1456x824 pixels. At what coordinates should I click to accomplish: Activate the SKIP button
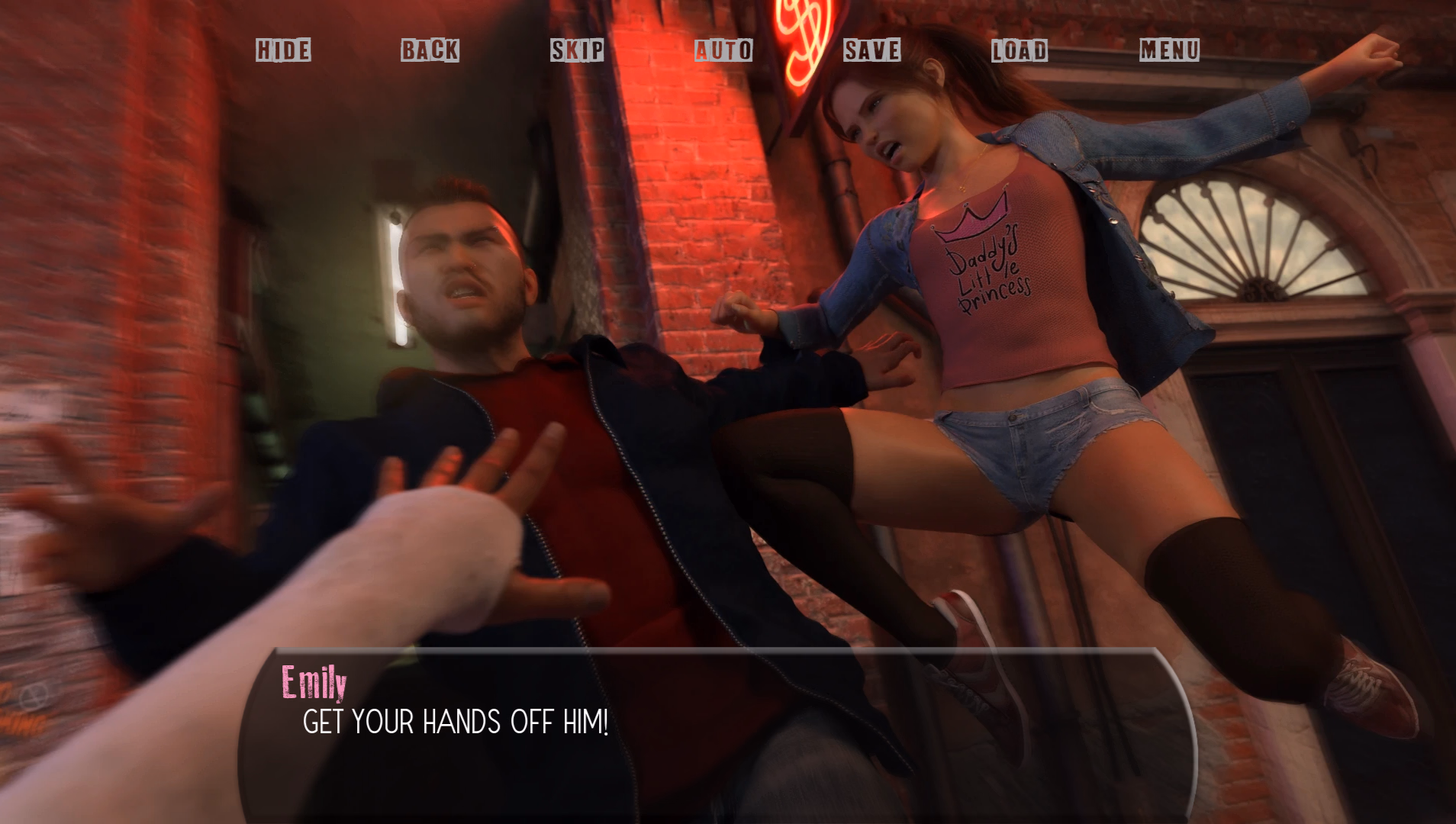pos(577,50)
